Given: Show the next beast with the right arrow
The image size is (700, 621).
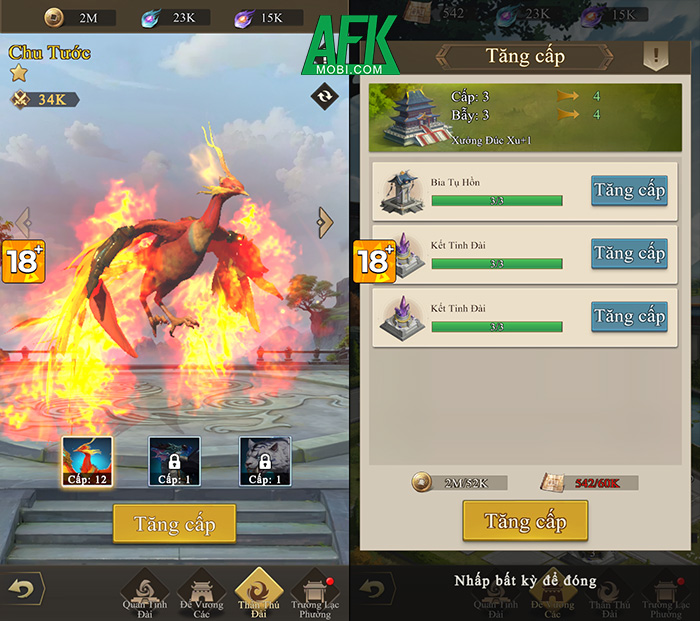Looking at the screenshot, I should (x=324, y=222).
